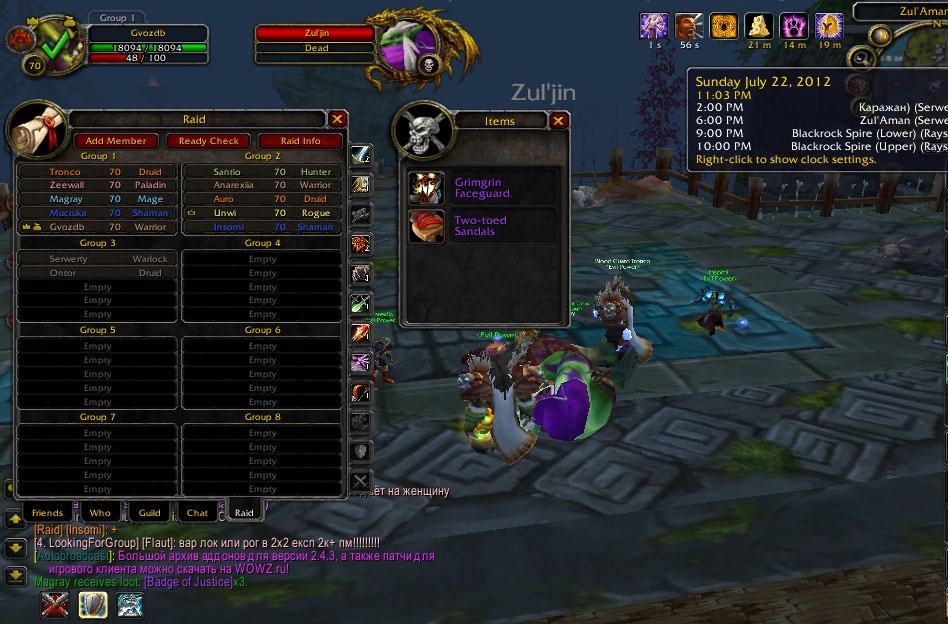
Task: Start a Ready Check
Action: pyautogui.click(x=208, y=141)
